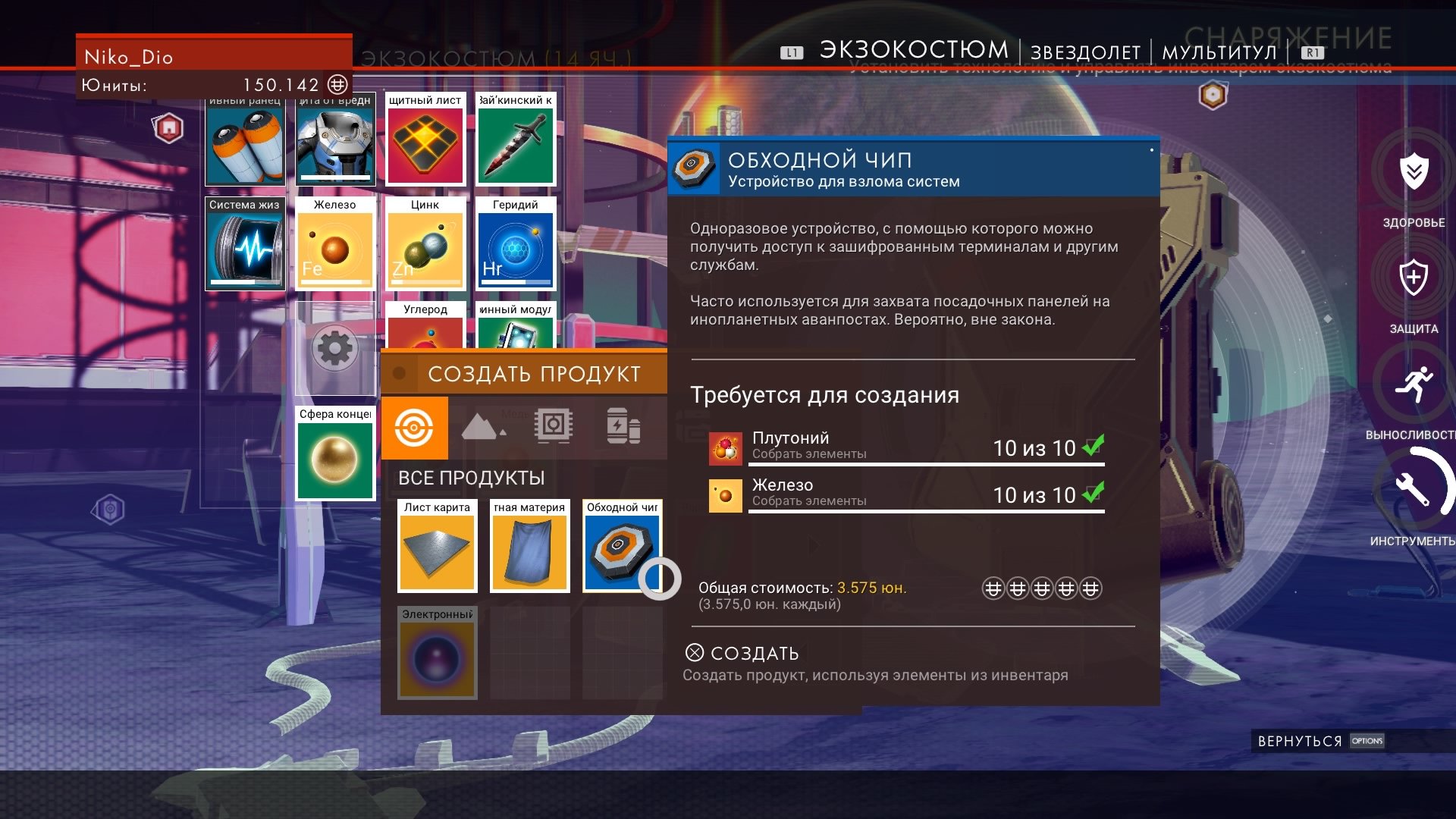1456x819 pixels.
Task: Select the Обходной чип product
Action: [x=622, y=546]
